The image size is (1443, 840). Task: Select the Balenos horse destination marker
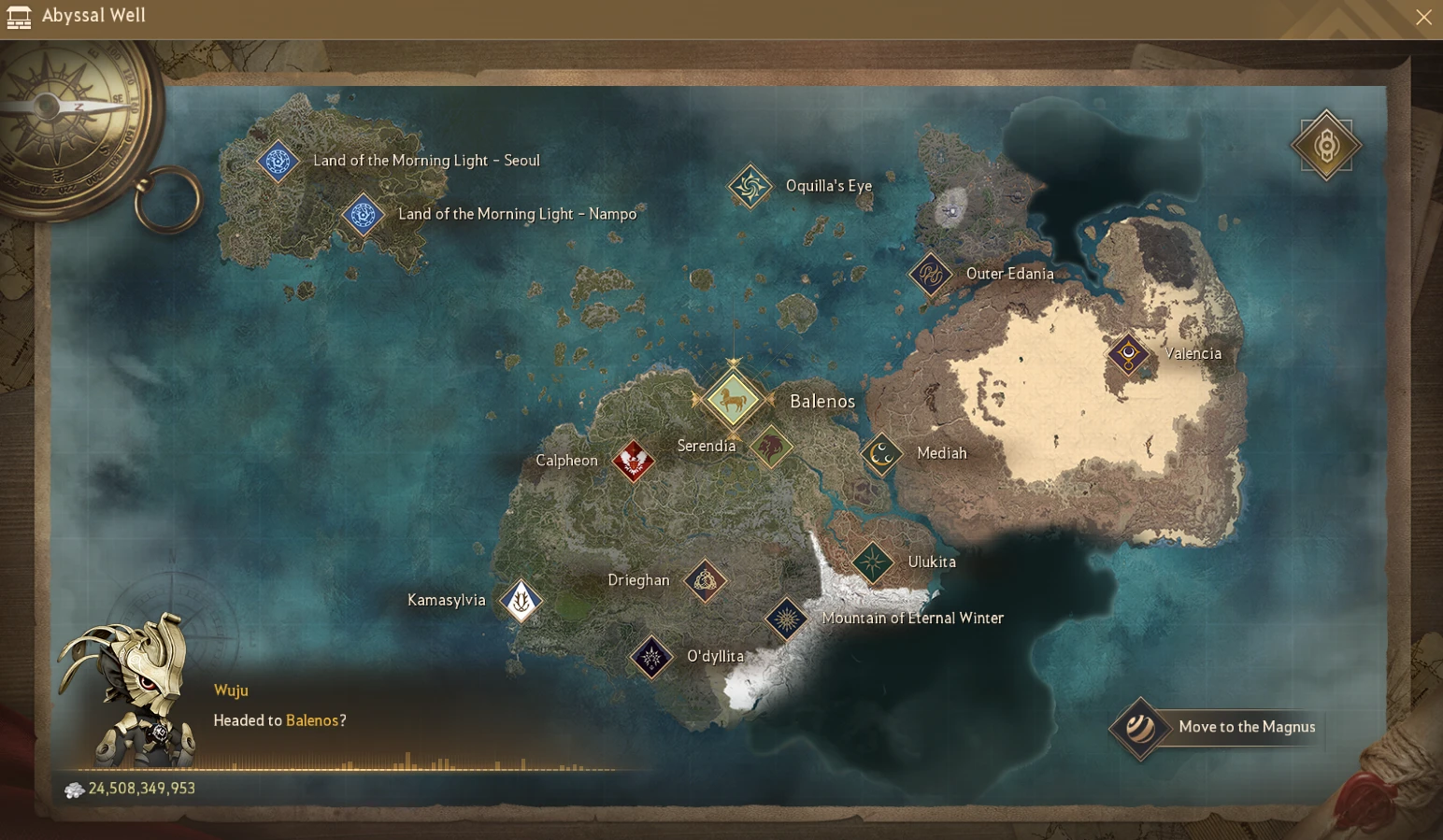coord(733,400)
